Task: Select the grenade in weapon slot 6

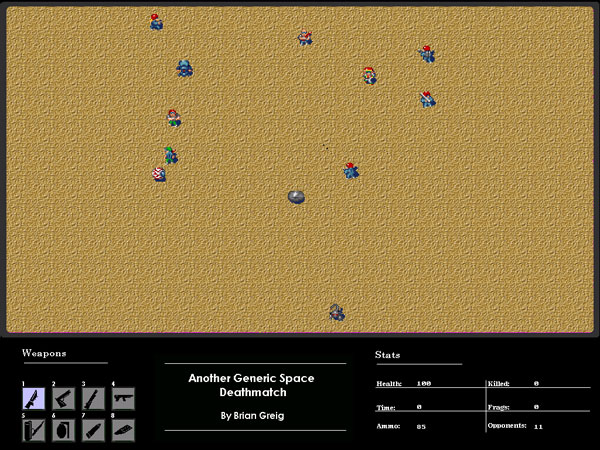Action: [64, 430]
